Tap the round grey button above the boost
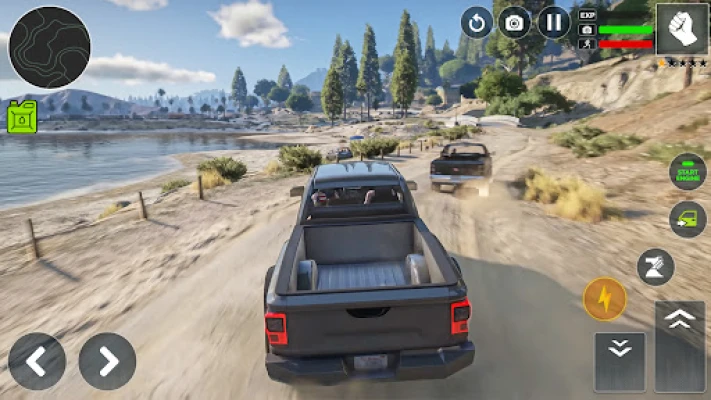The height and width of the screenshot is (400, 711). coord(655,267)
